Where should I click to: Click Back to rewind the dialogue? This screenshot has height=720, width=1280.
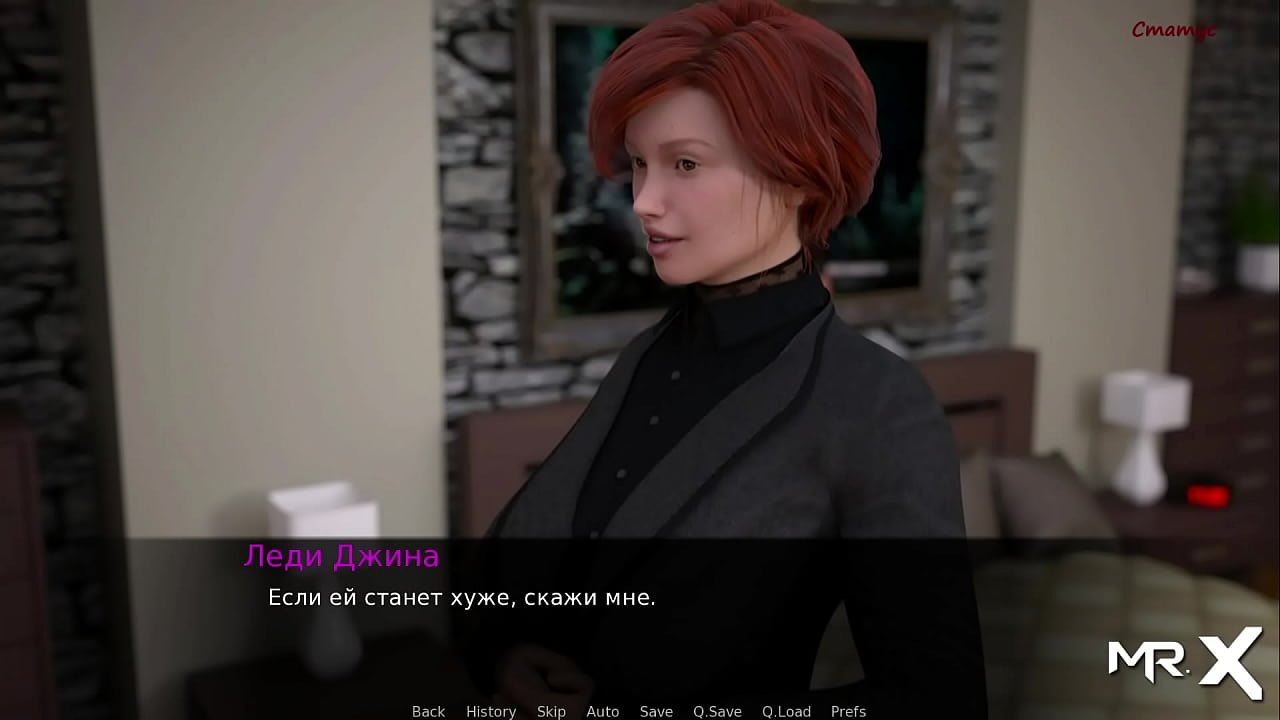coord(428,711)
